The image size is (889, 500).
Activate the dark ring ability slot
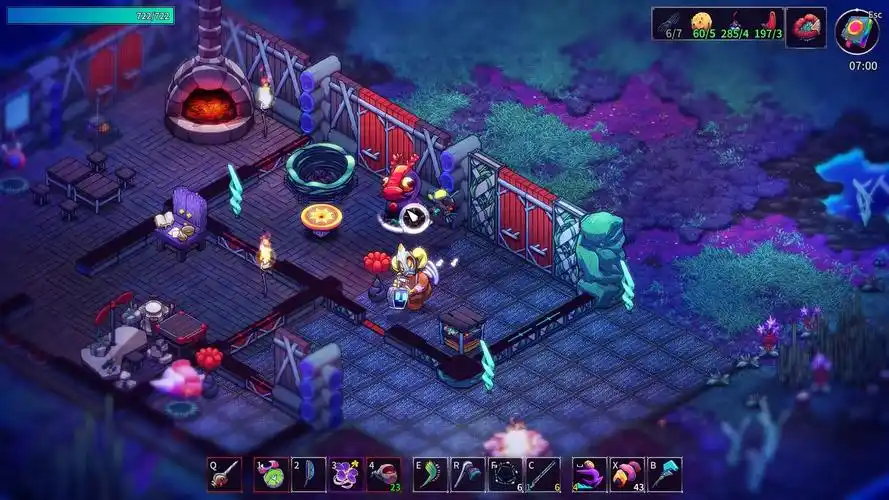click(506, 473)
